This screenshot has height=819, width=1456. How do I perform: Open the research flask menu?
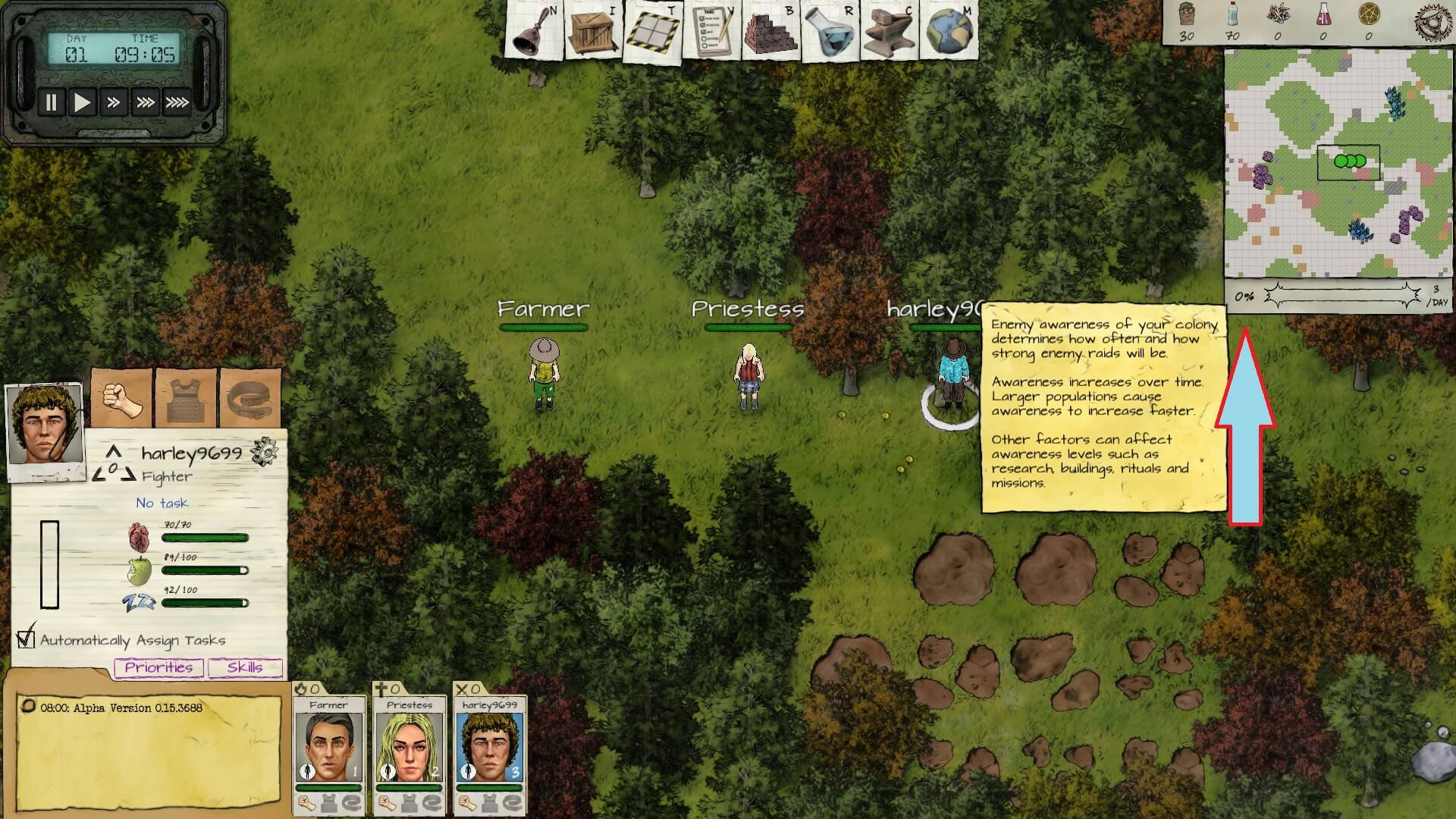829,32
